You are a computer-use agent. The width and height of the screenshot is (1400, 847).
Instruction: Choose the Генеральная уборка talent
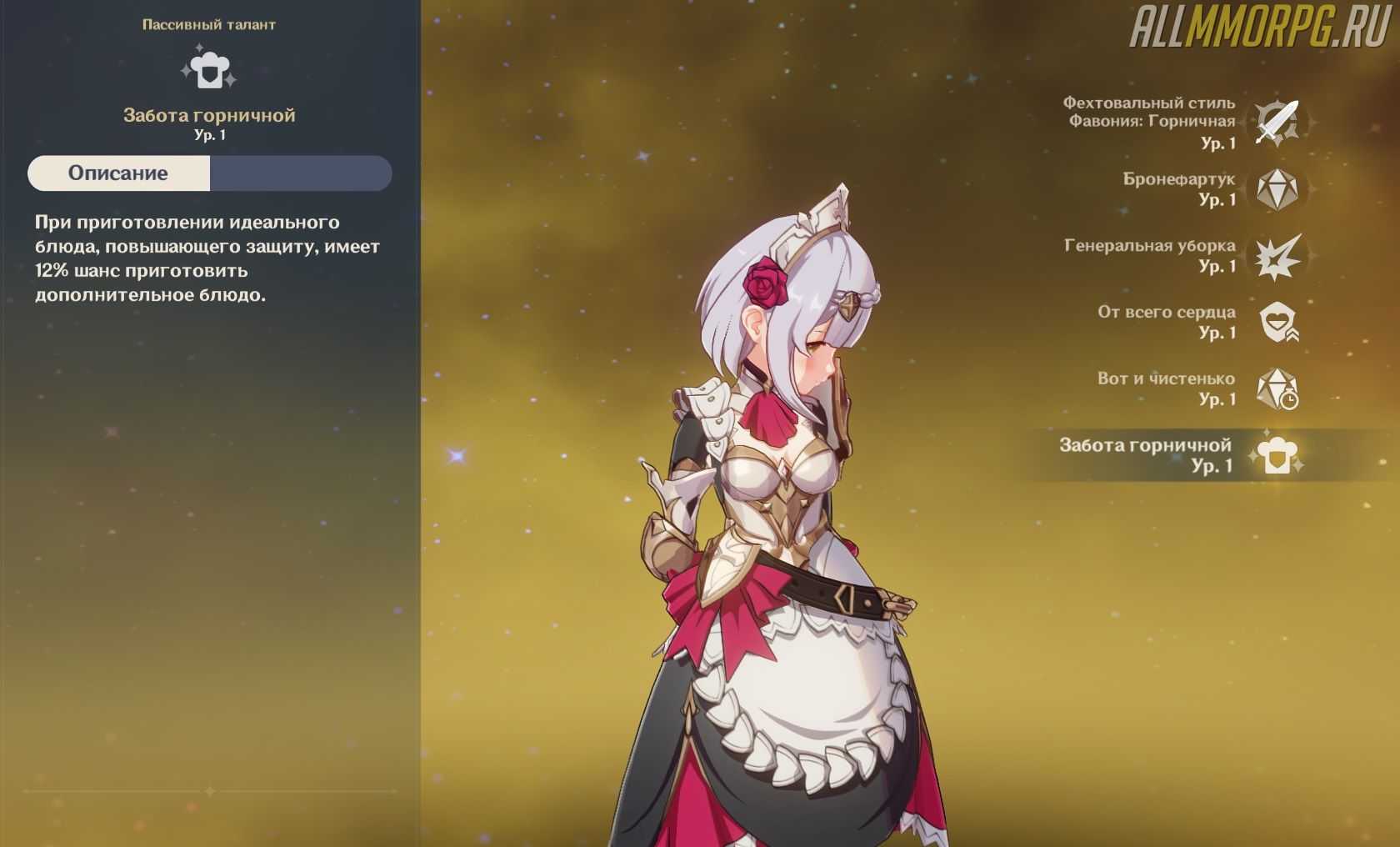click(x=1277, y=256)
